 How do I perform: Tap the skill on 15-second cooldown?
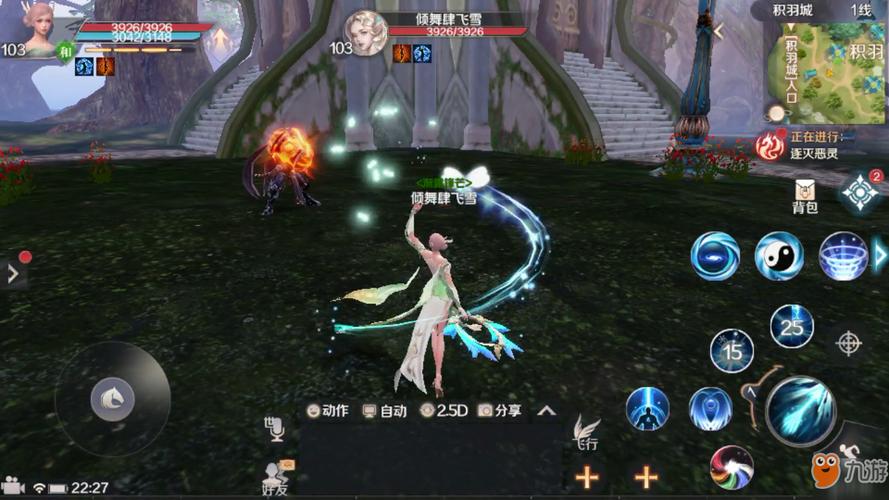(732, 351)
